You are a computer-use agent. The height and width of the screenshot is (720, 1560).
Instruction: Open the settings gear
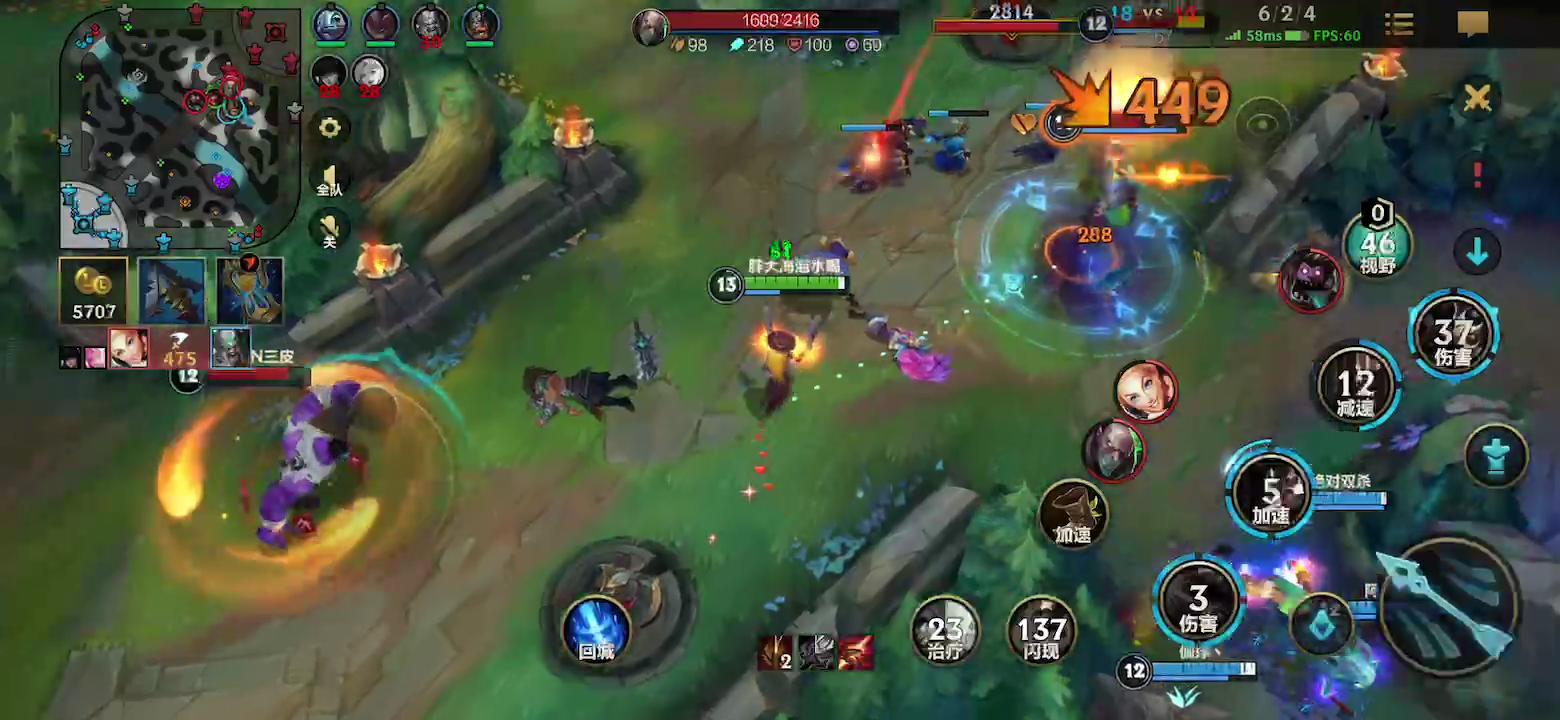click(329, 128)
